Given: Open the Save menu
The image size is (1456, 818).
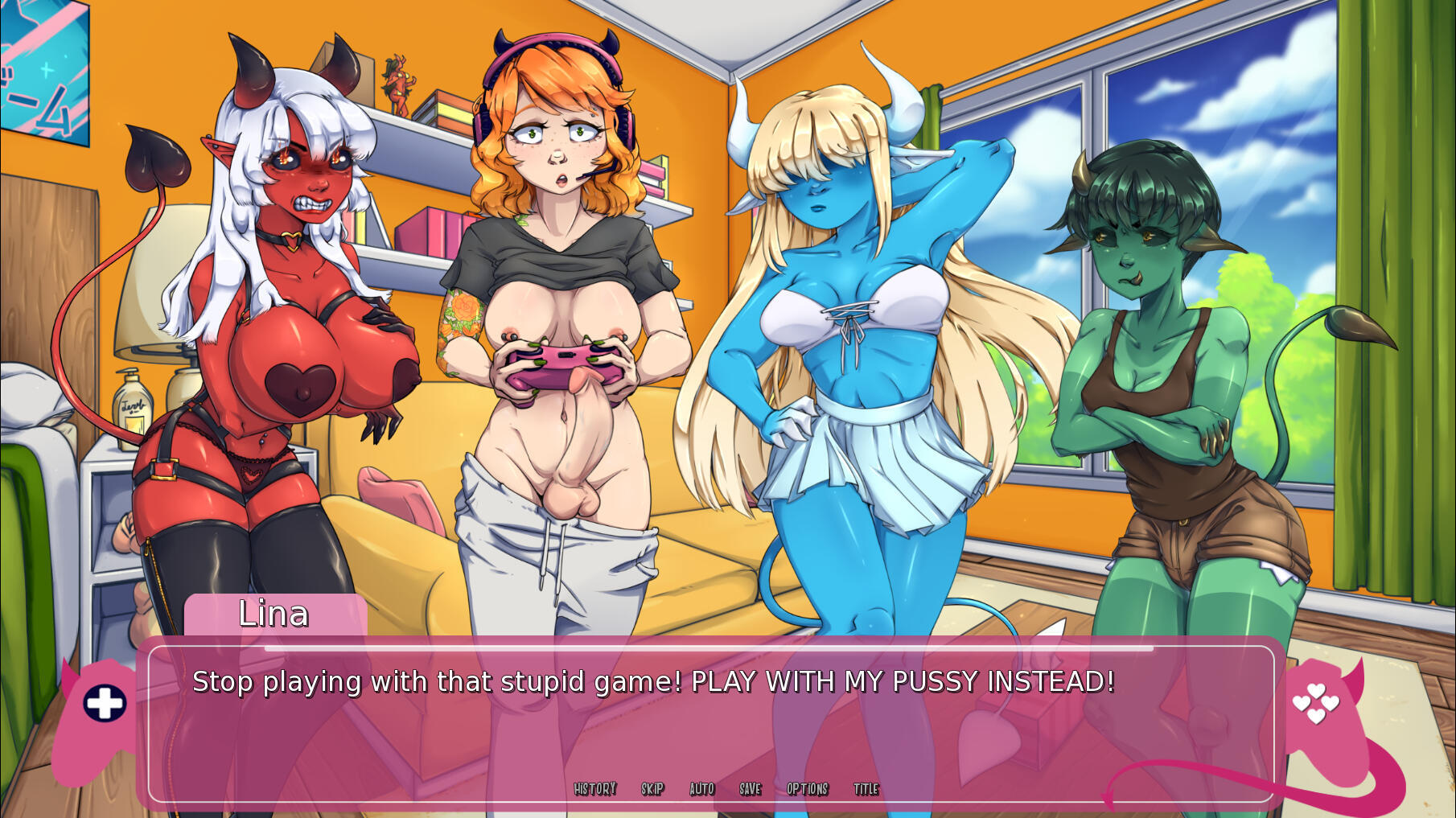Looking at the screenshot, I should coord(750,789).
